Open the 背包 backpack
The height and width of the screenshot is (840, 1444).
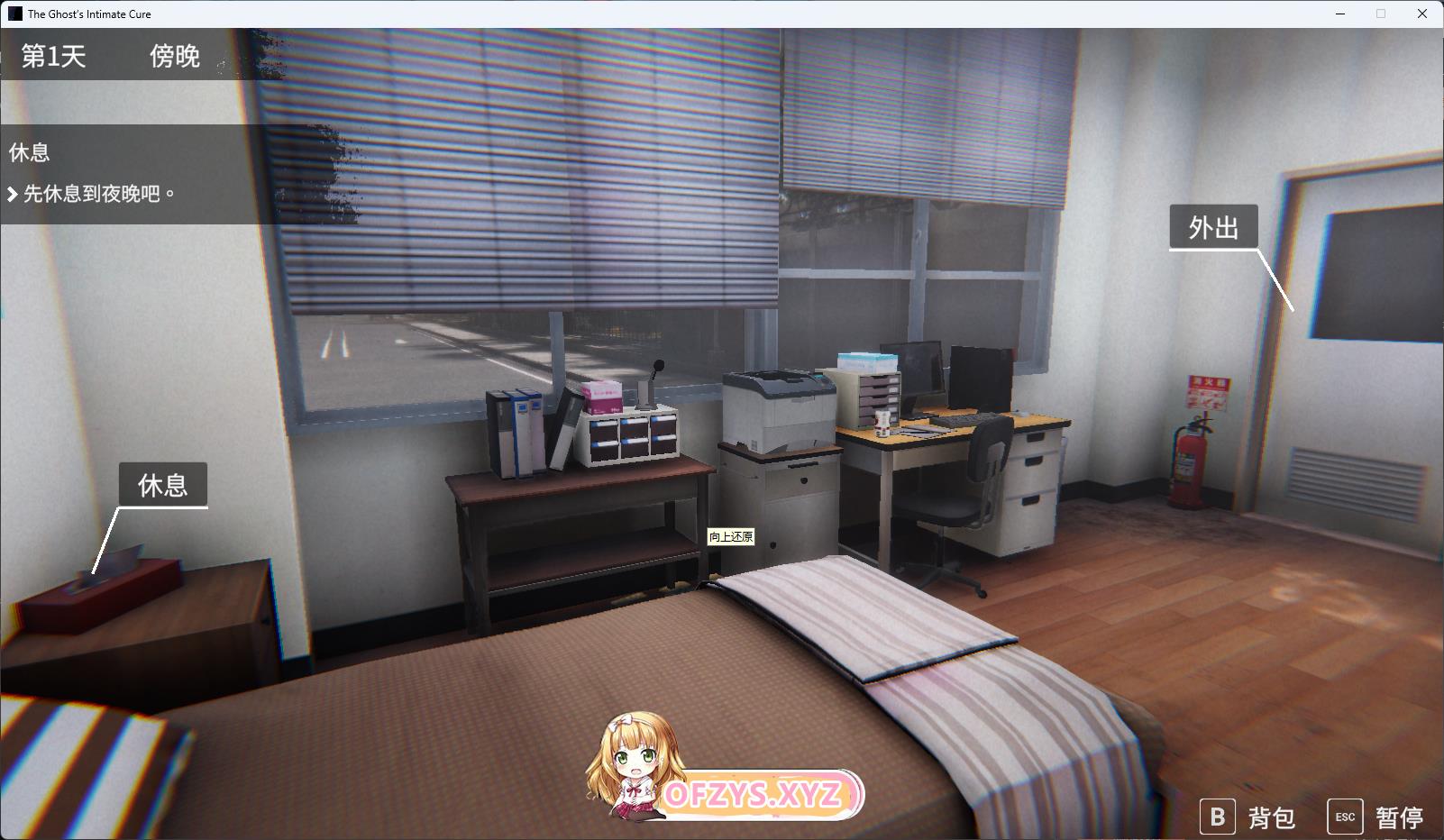click(x=1248, y=817)
